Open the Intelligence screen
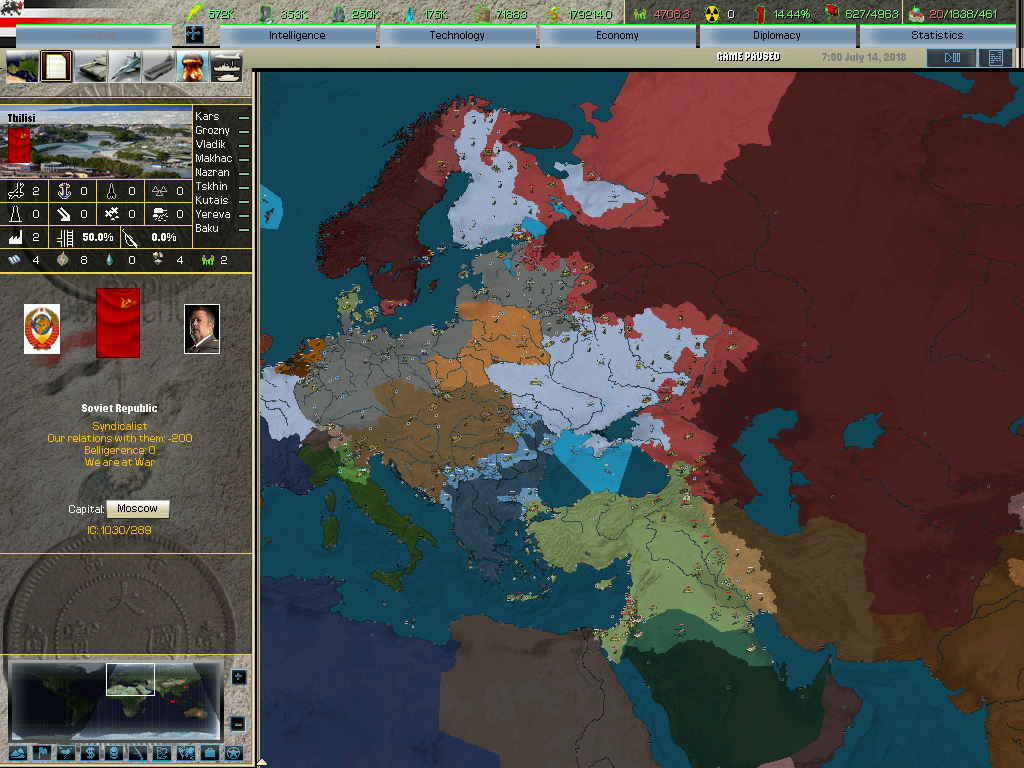This screenshot has width=1024, height=768. point(297,35)
